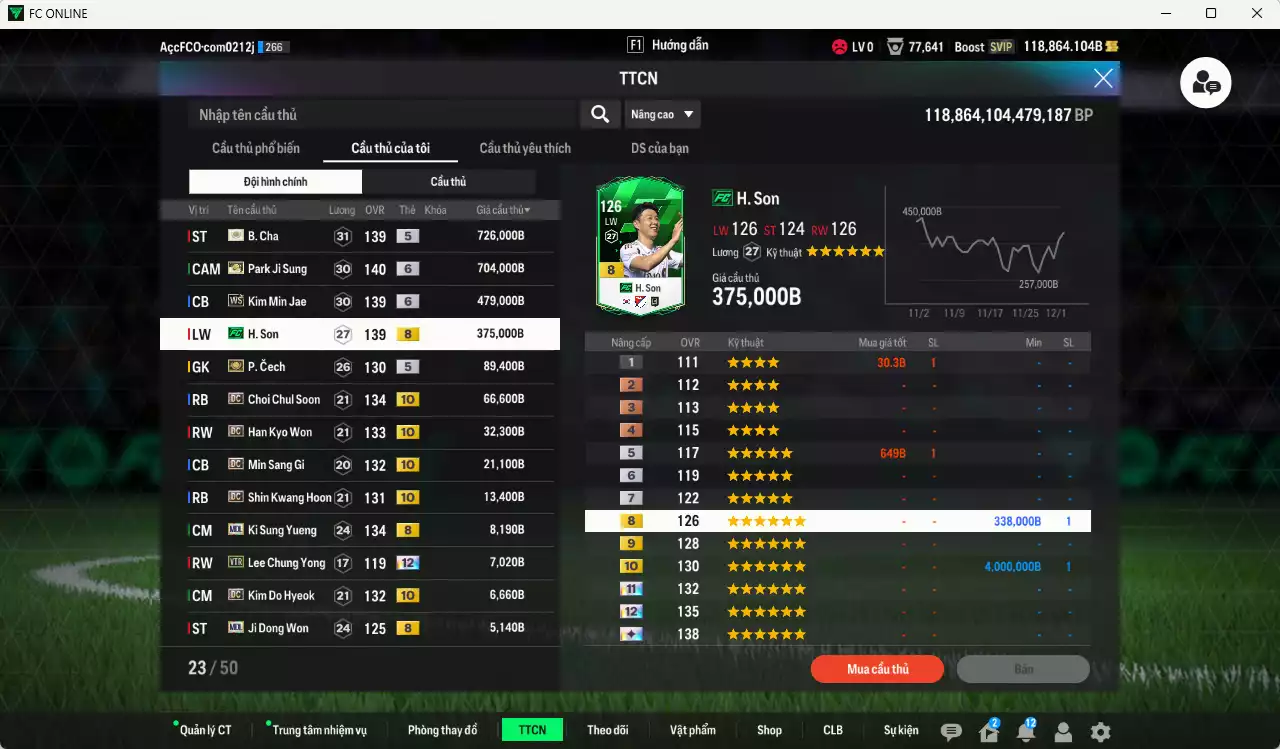Open TTCN from the bottom navigation
Image resolution: width=1280 pixels, height=749 pixels.
(x=532, y=730)
